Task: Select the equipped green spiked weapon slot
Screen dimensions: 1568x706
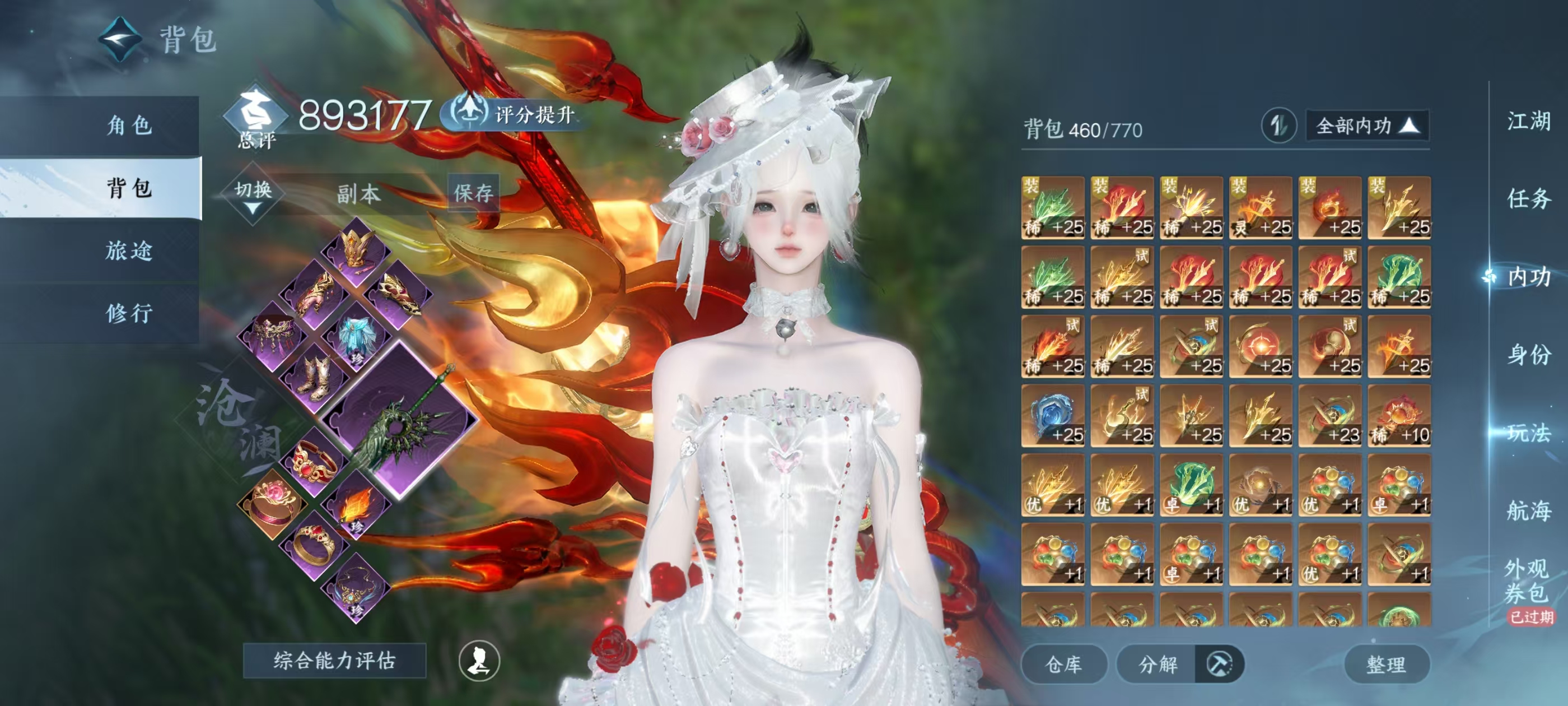Action: (399, 421)
